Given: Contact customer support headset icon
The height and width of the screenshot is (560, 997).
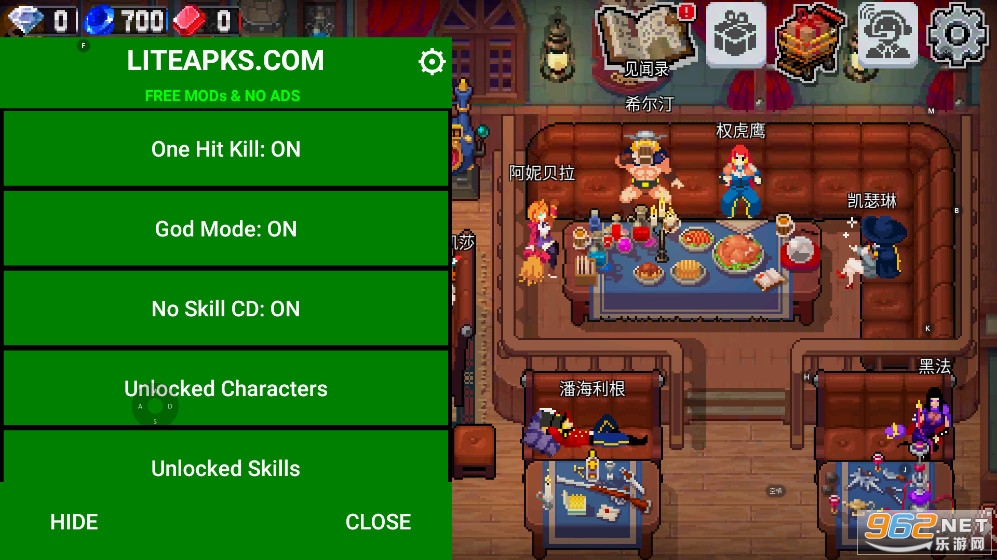Looking at the screenshot, I should pos(888,35).
